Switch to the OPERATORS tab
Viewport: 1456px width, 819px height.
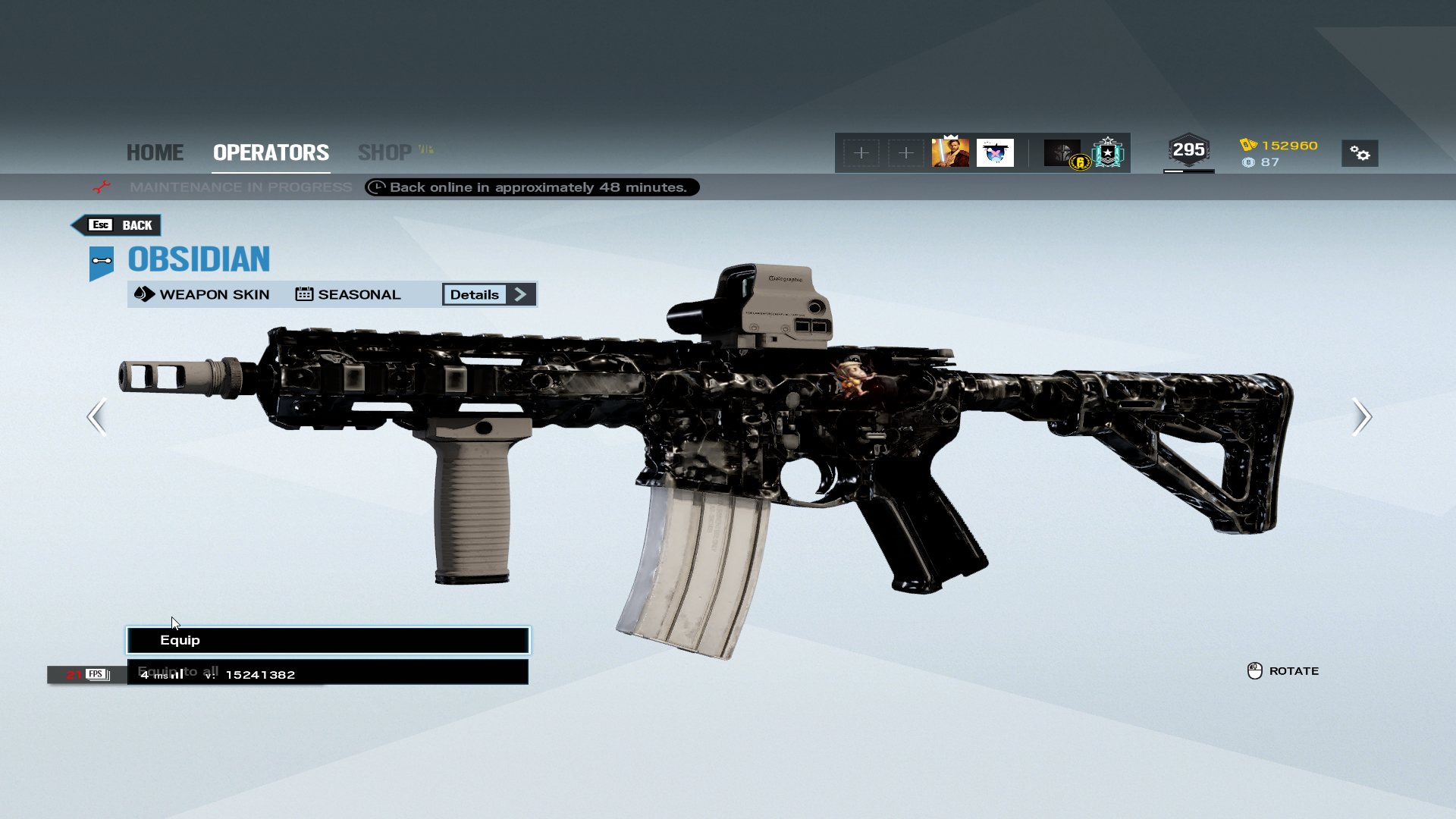coord(271,152)
